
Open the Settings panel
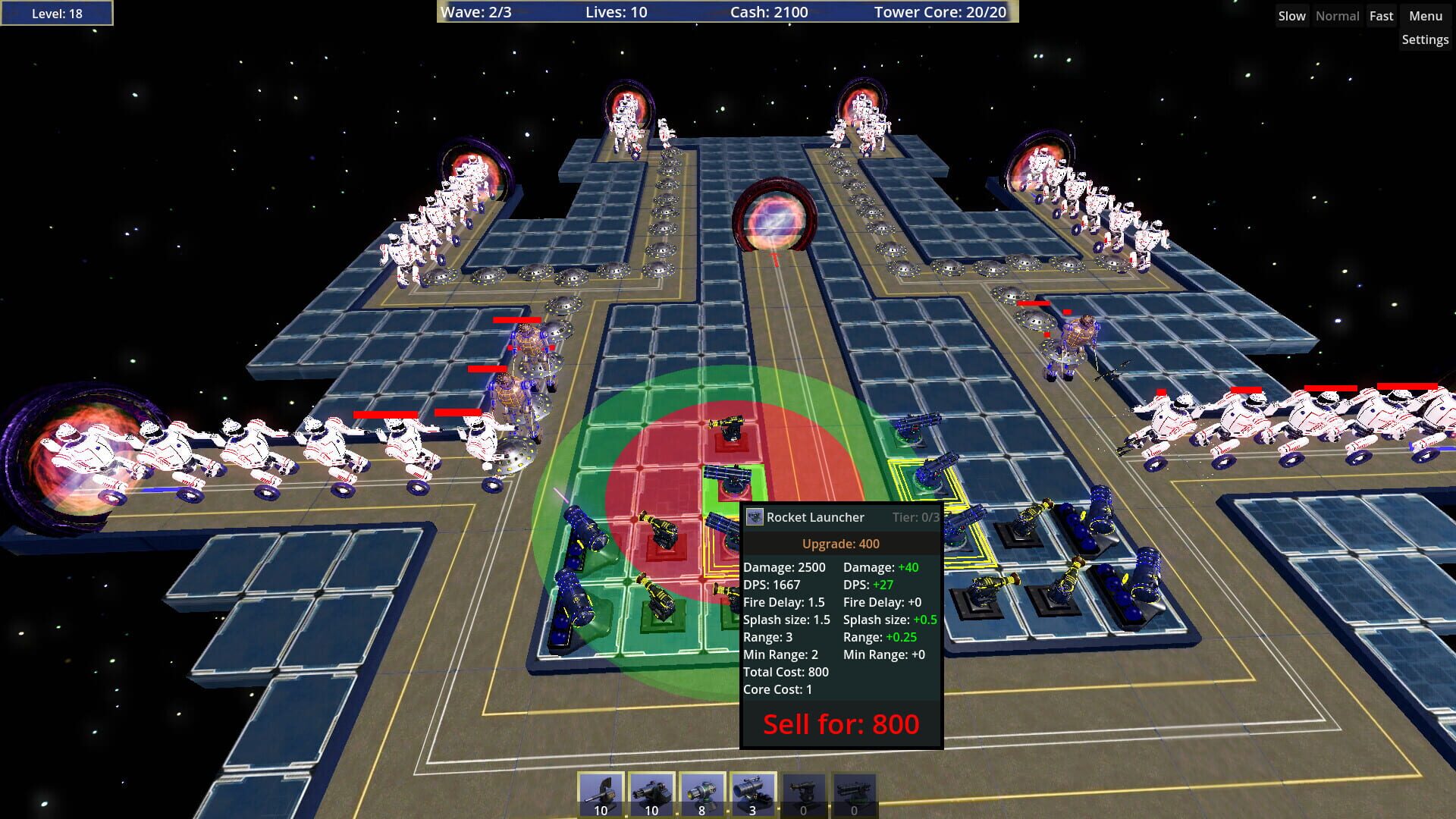pos(1425,39)
